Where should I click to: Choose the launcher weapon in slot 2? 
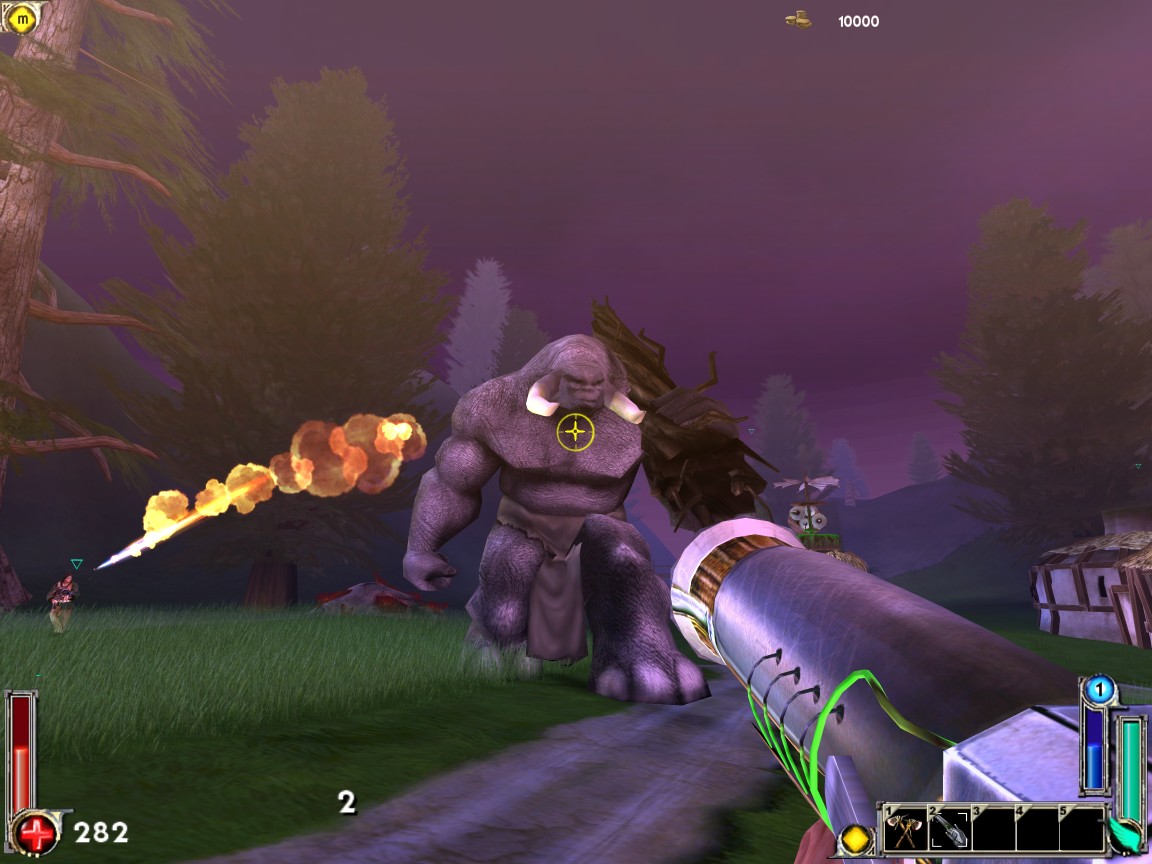tap(947, 829)
